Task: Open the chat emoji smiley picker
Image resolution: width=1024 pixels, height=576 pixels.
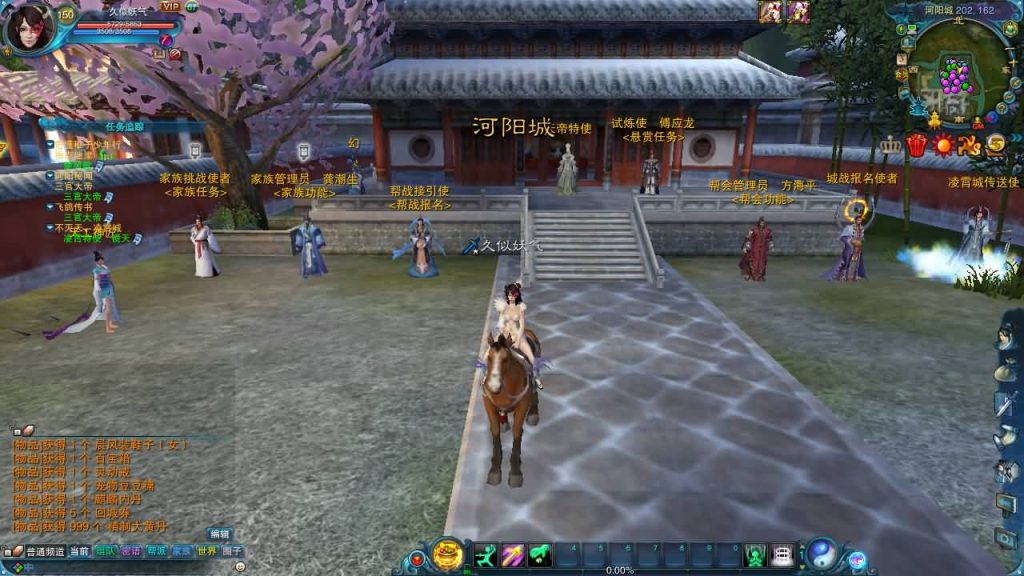Action: coord(240,566)
